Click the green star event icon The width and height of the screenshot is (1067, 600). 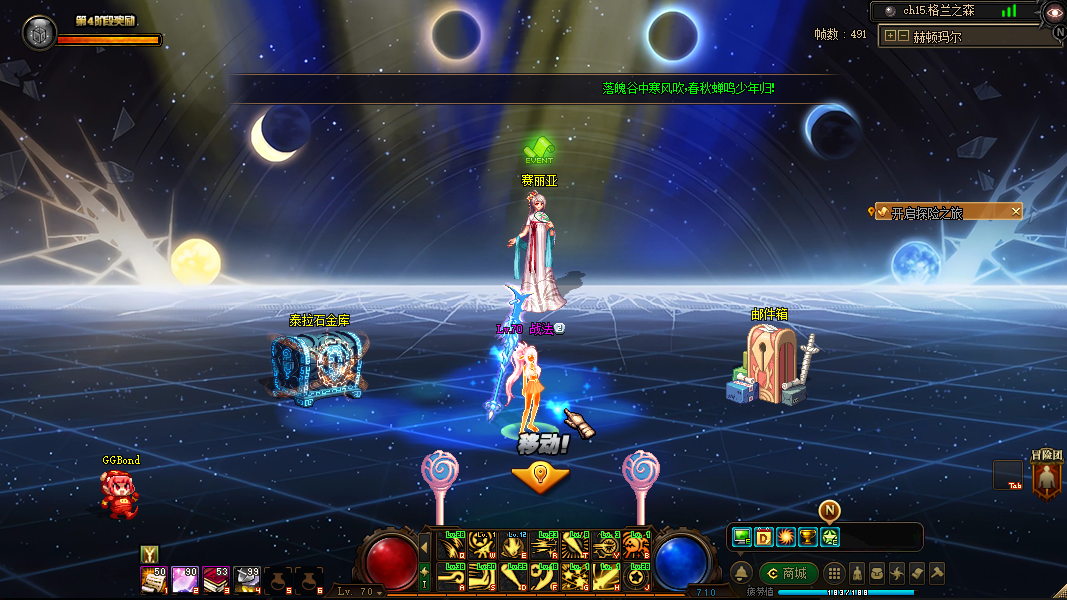(x=830, y=537)
